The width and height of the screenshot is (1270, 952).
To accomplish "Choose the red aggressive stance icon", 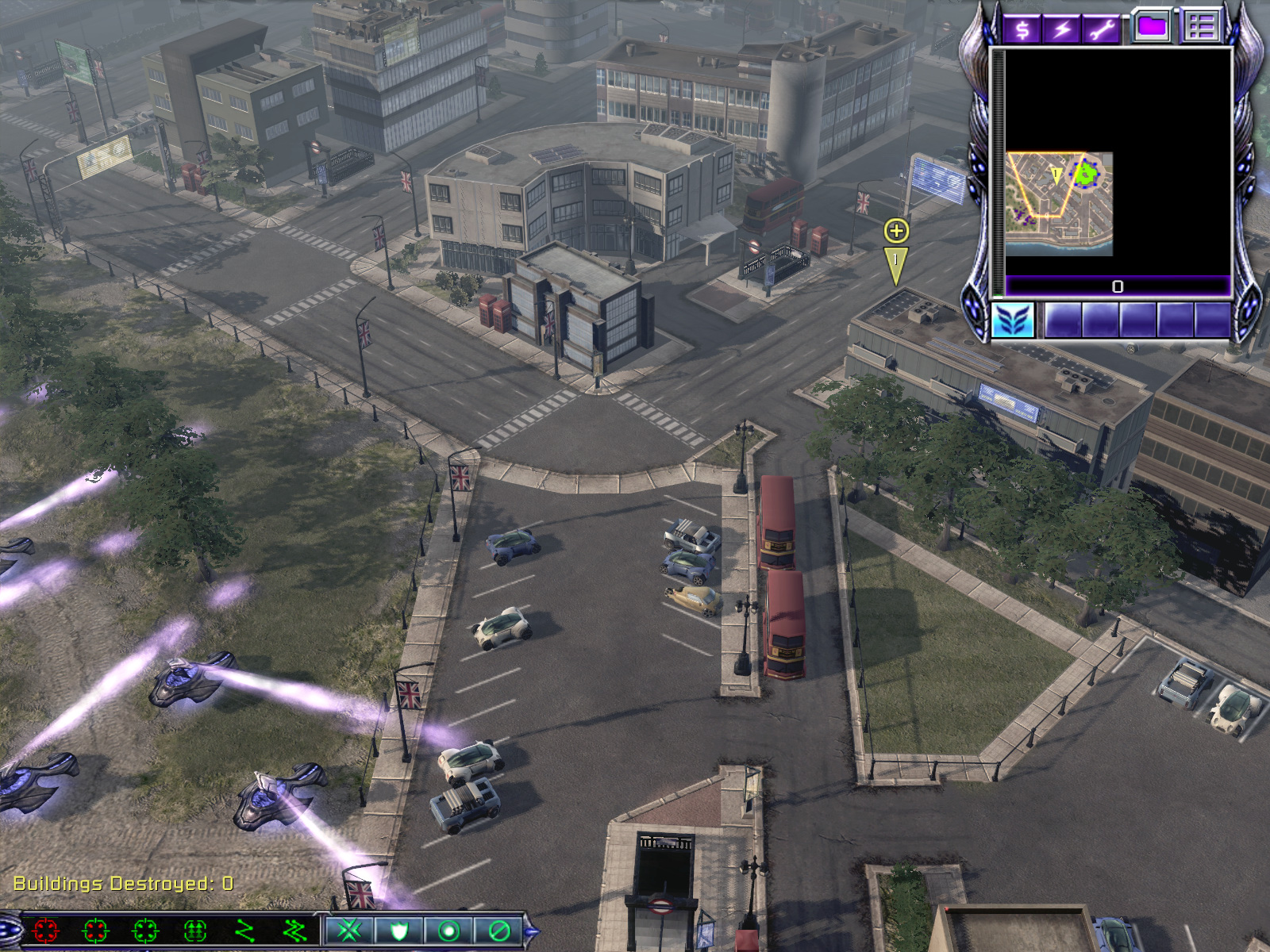I will coord(46,930).
